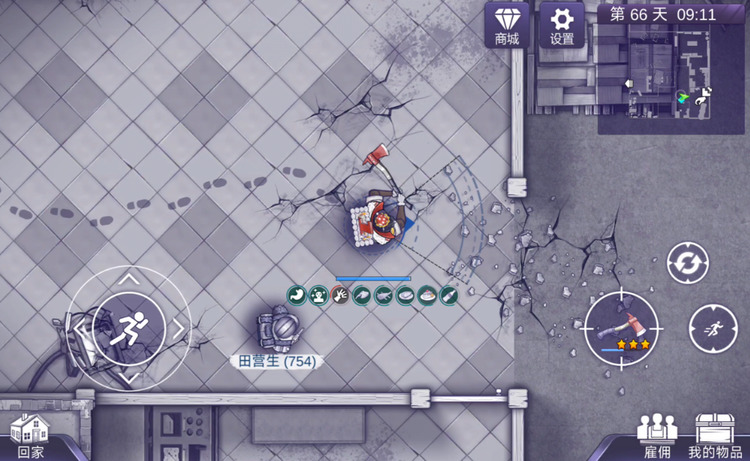The height and width of the screenshot is (461, 750).
Task: Activate the sprint dash button
Action: point(713,328)
